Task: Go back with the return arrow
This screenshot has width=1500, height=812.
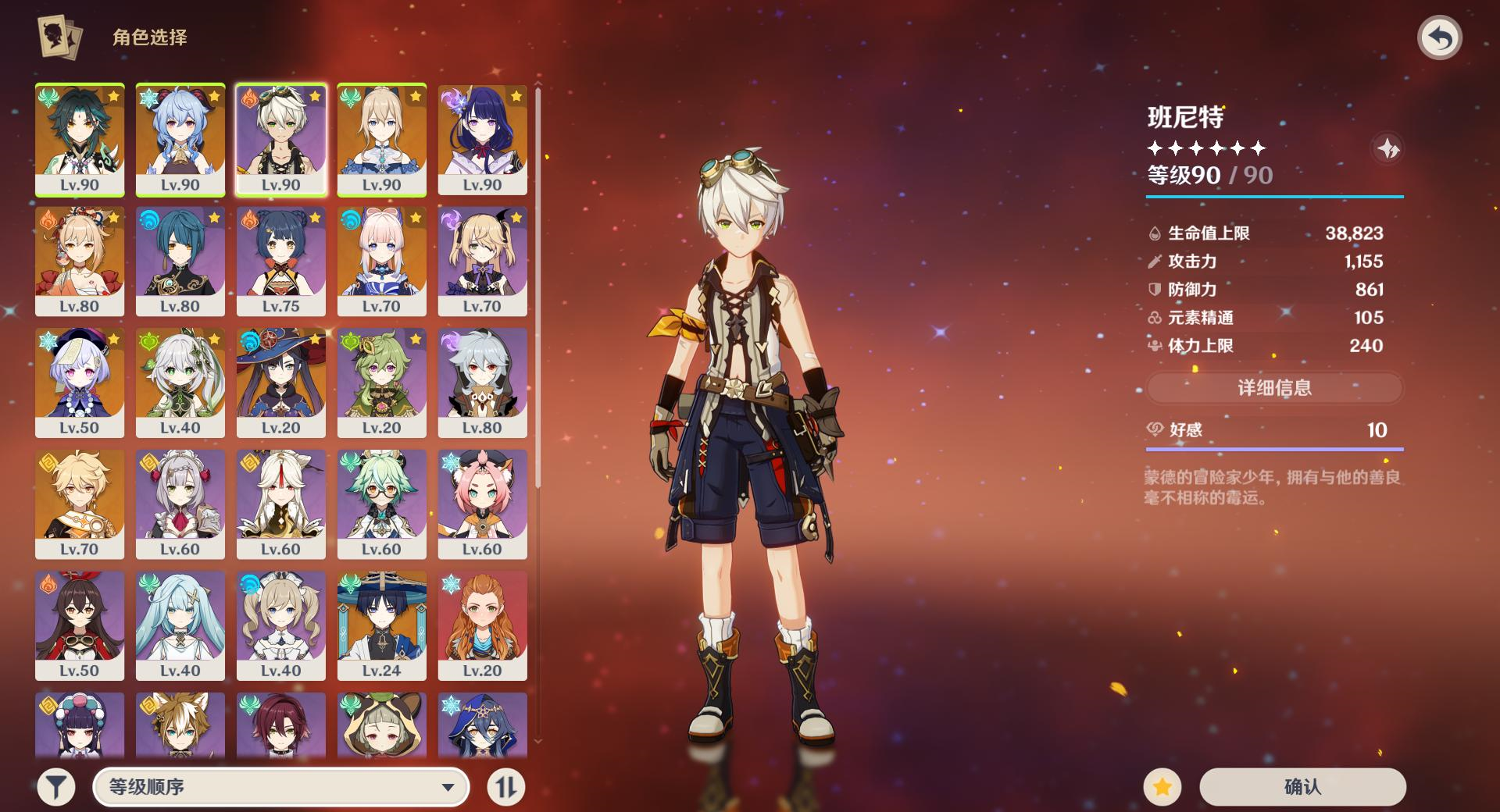Action: (x=1439, y=38)
